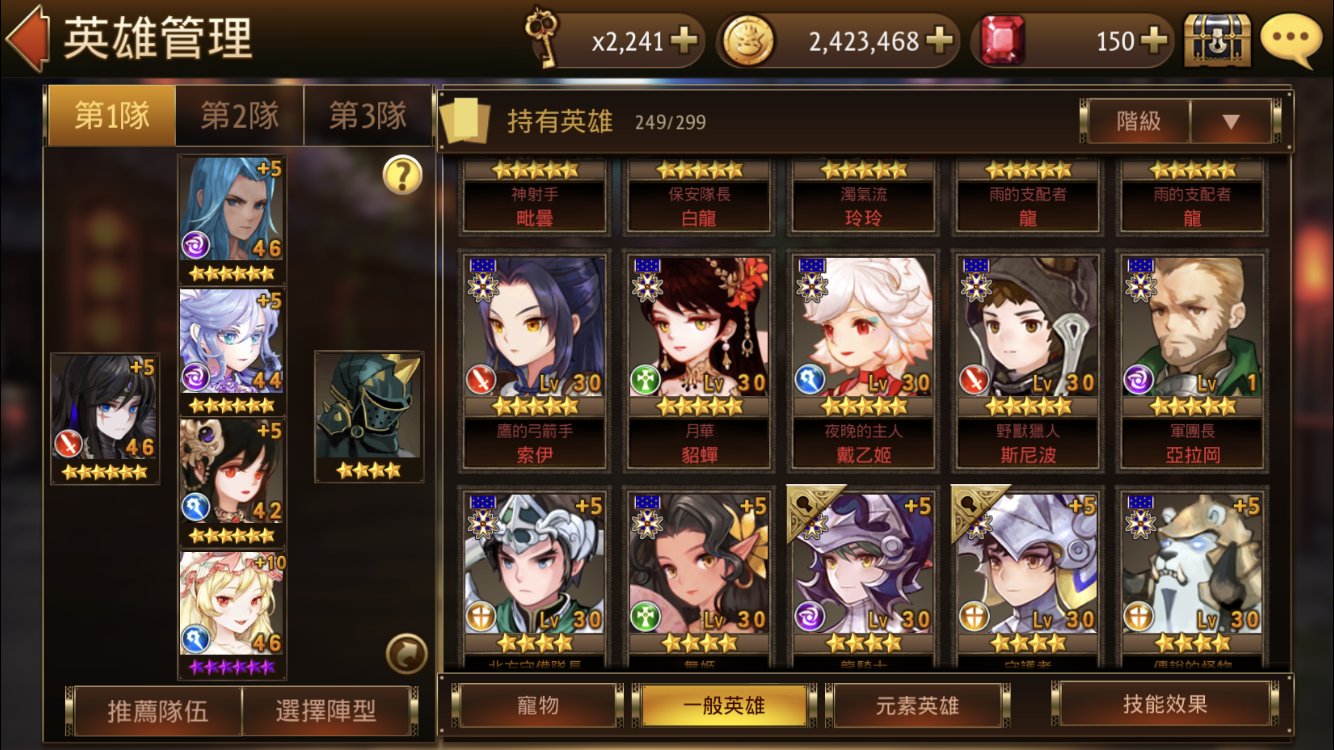Open the 階級 sort dropdown
Viewport: 1334px width, 750px height.
click(1230, 122)
